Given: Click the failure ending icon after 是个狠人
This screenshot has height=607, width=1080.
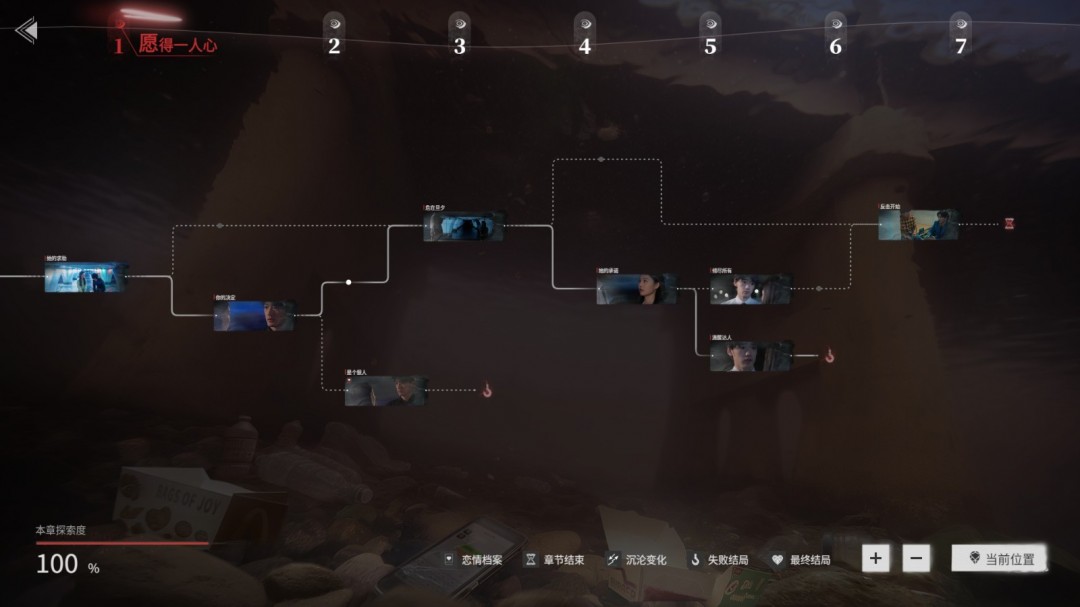Looking at the screenshot, I should pyautogui.click(x=487, y=391).
